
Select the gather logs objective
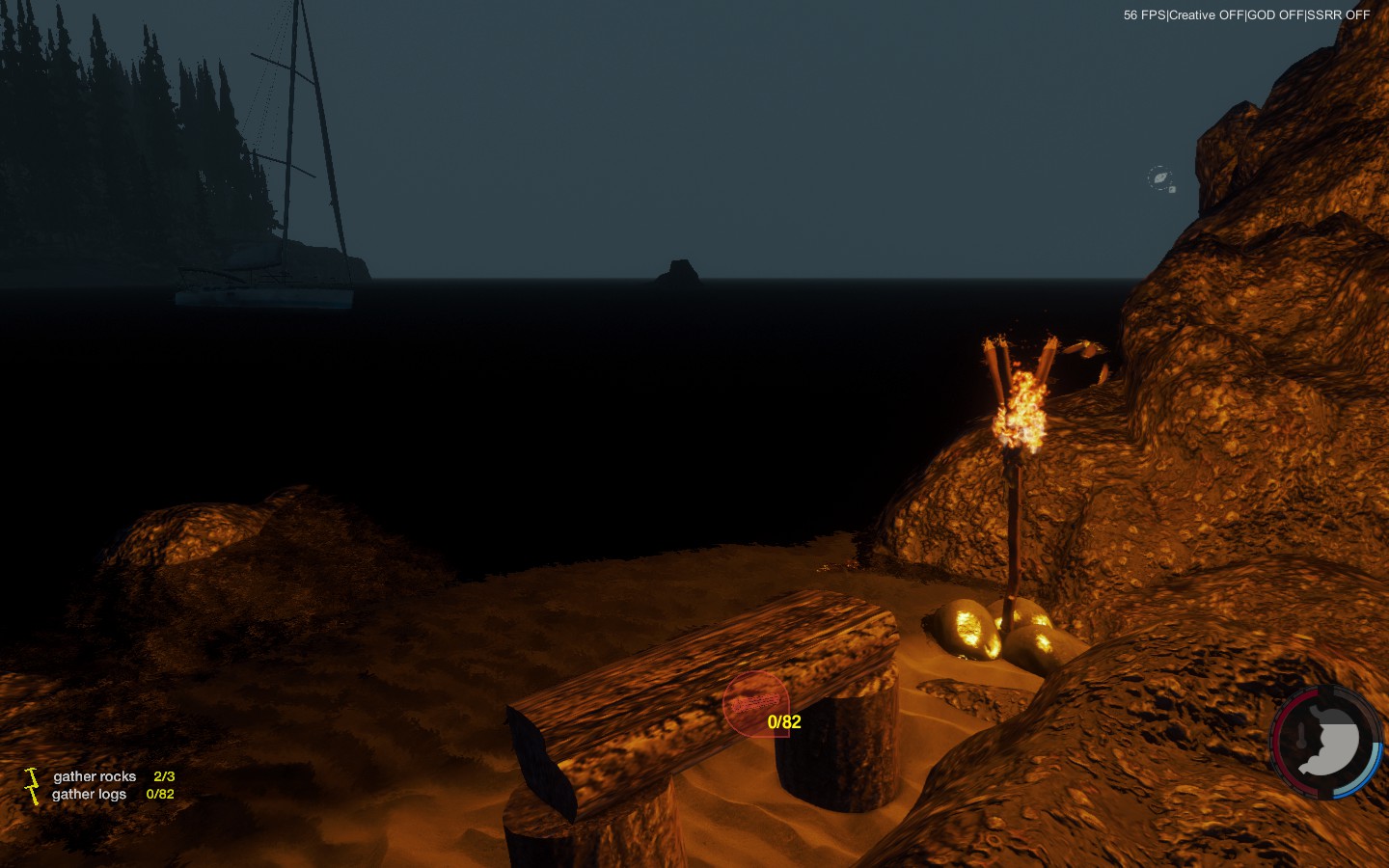point(89,795)
